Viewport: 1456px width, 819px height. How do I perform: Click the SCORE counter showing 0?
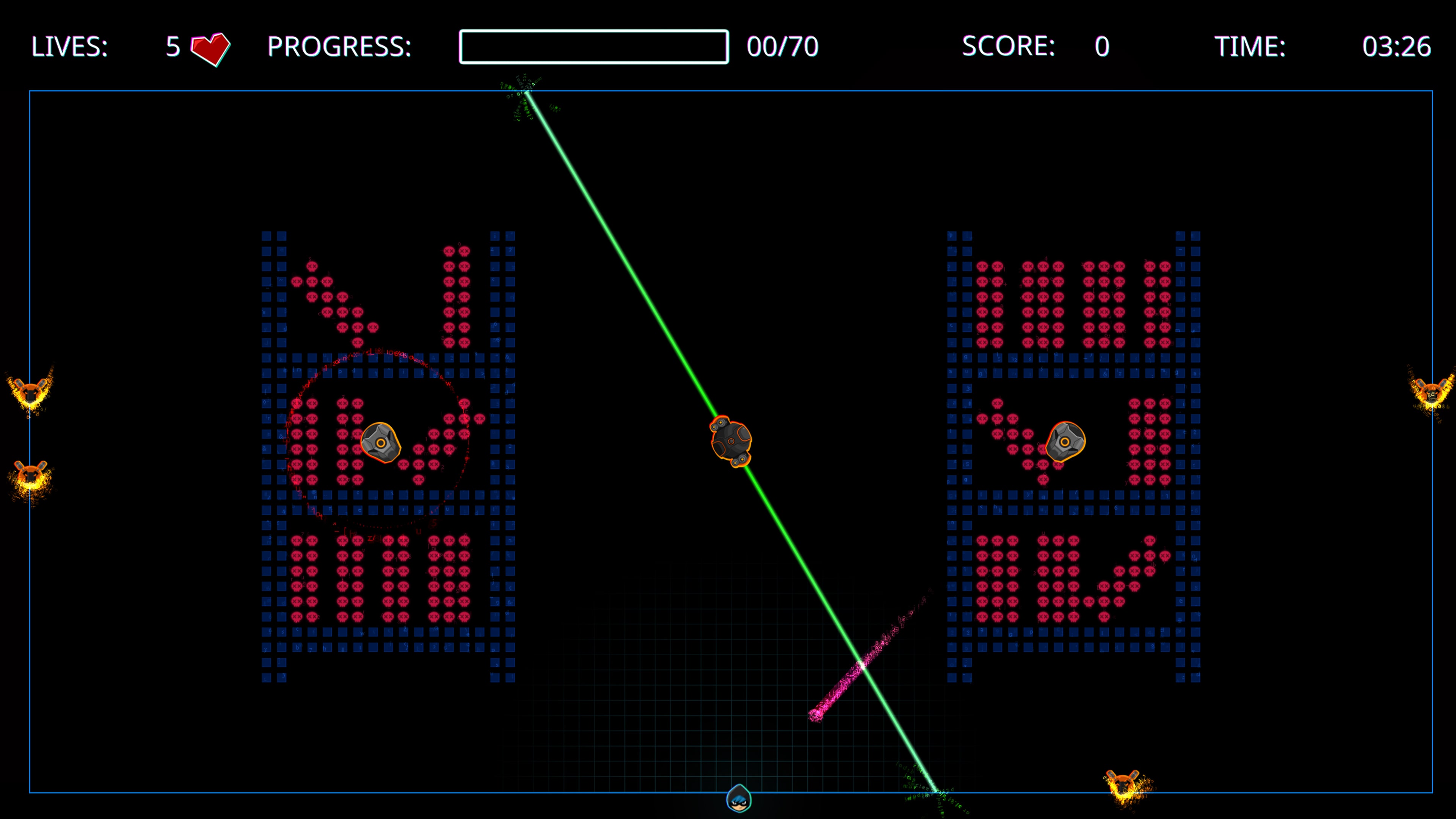[x=1102, y=48]
